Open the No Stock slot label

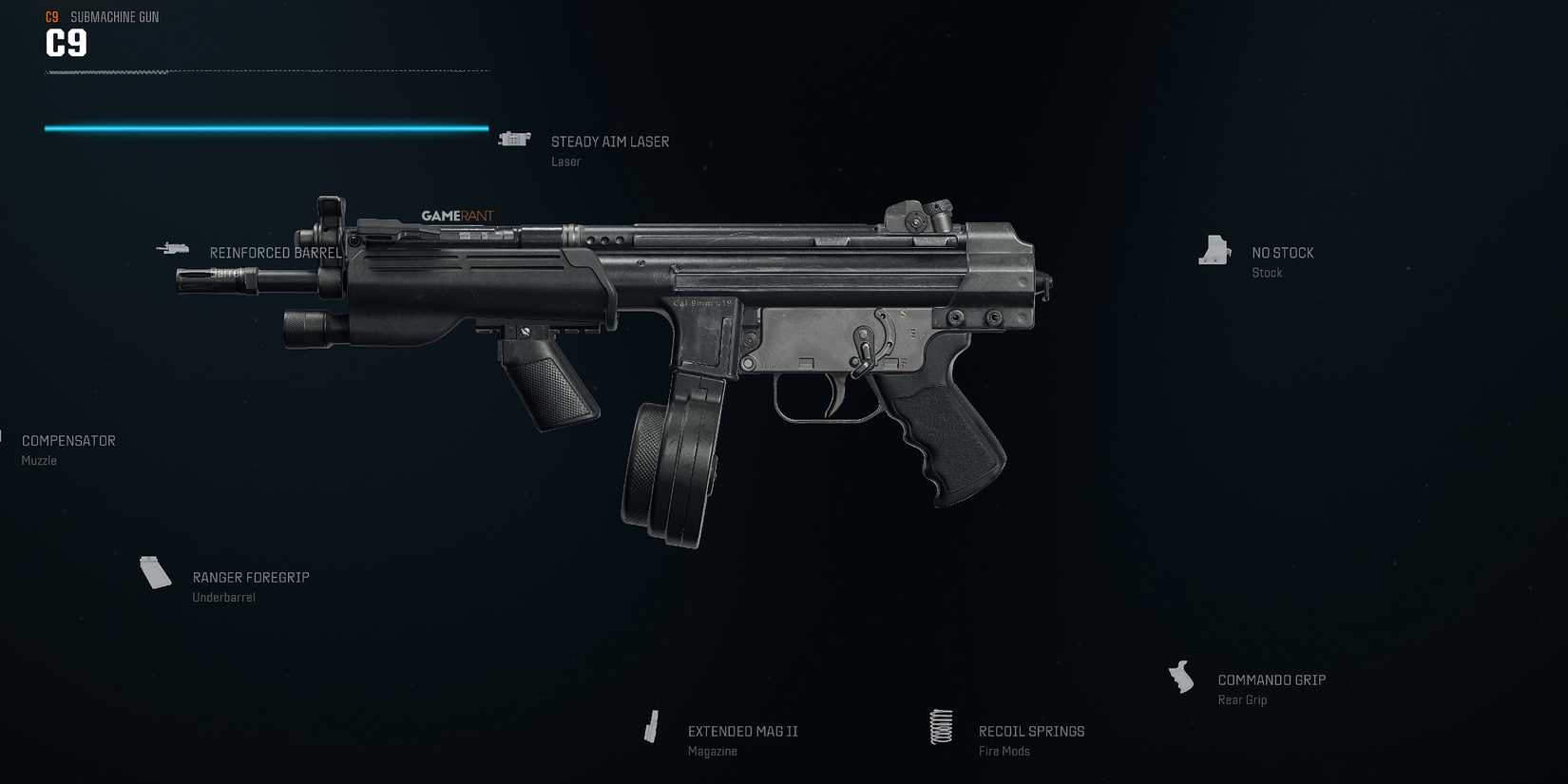click(x=1282, y=252)
